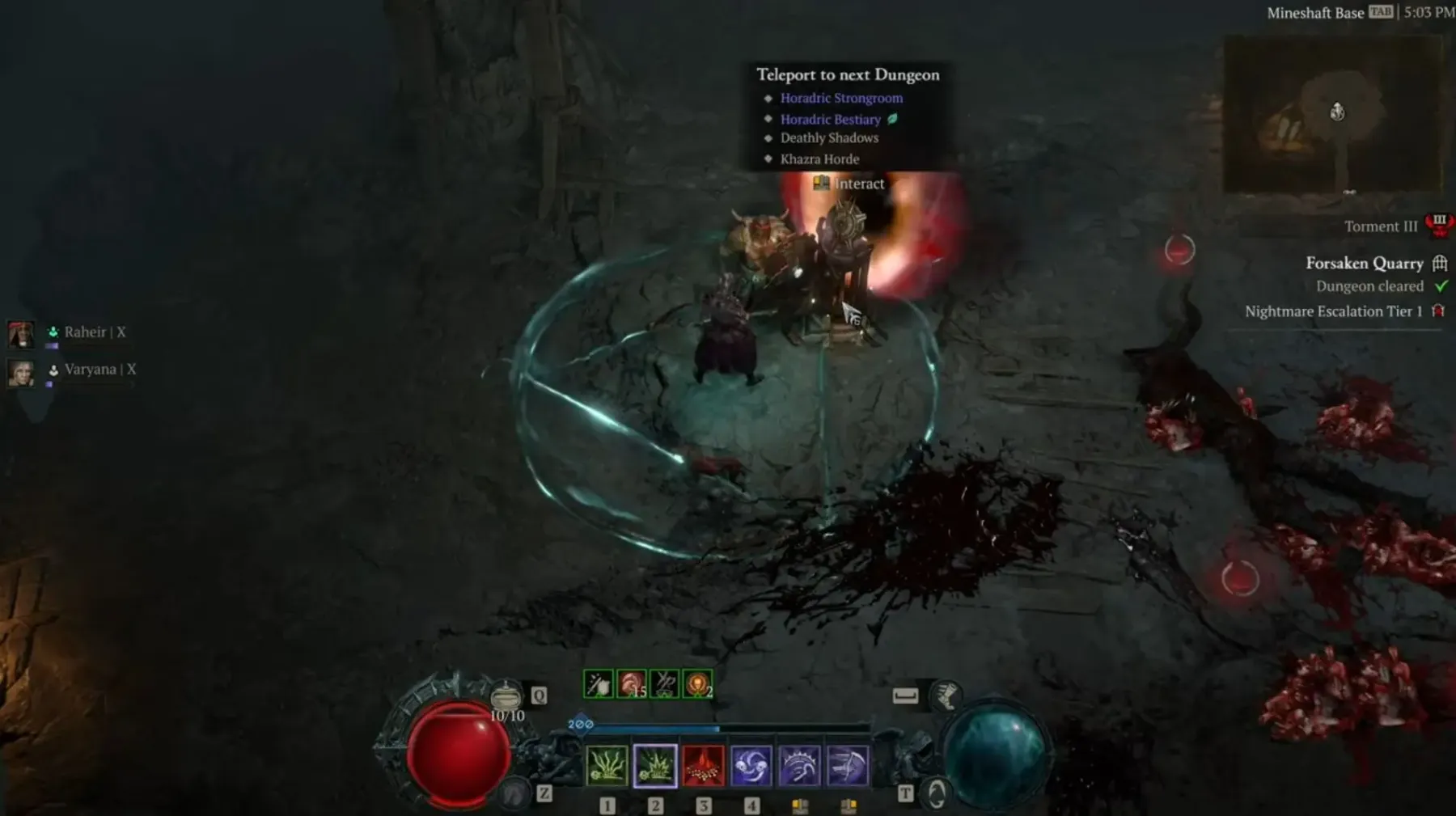Cast the red blood spikes skill
This screenshot has width=1456, height=816.
tap(703, 766)
